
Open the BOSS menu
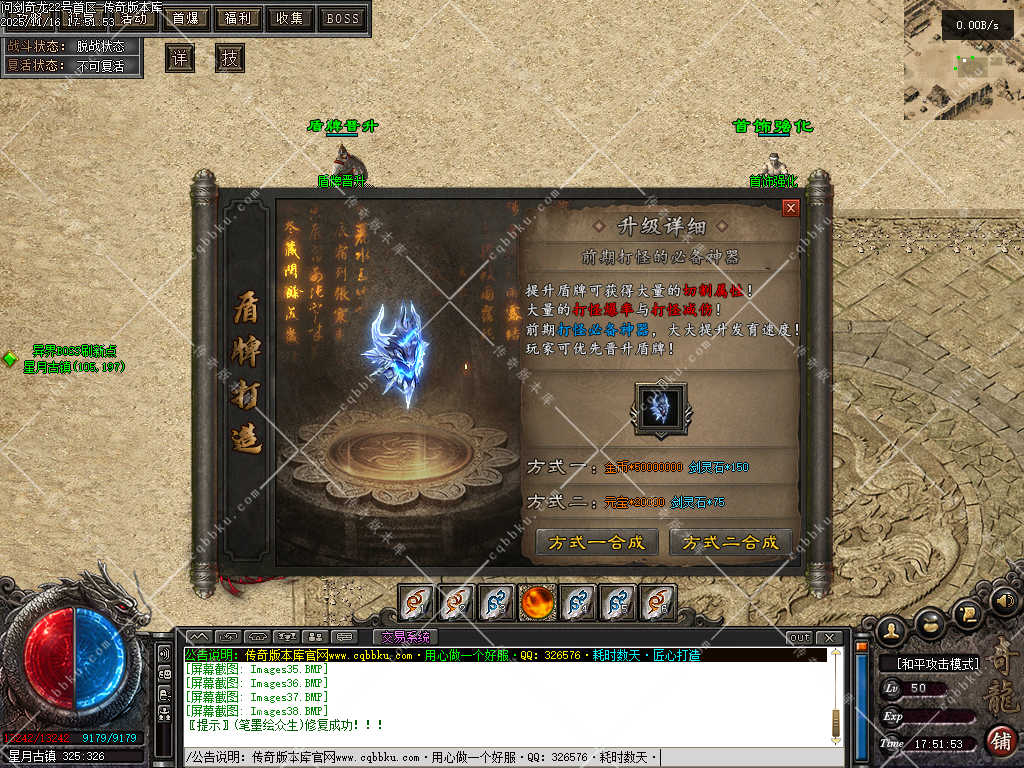tap(343, 18)
